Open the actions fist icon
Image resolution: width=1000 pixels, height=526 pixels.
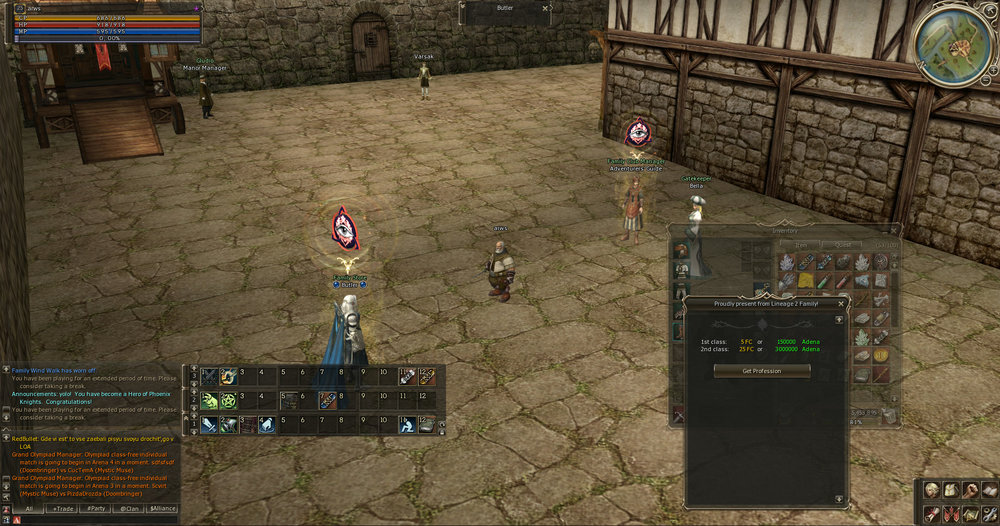[x=968, y=490]
